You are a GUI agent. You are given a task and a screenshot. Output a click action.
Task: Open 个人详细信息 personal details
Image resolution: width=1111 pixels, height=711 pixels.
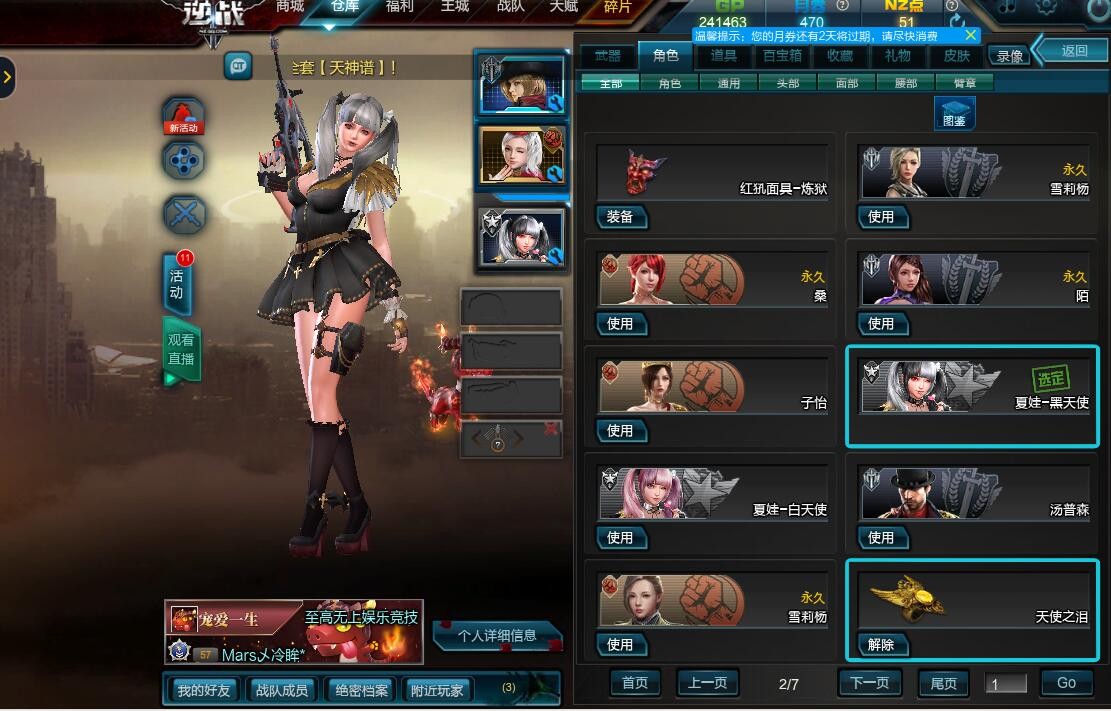coord(497,635)
